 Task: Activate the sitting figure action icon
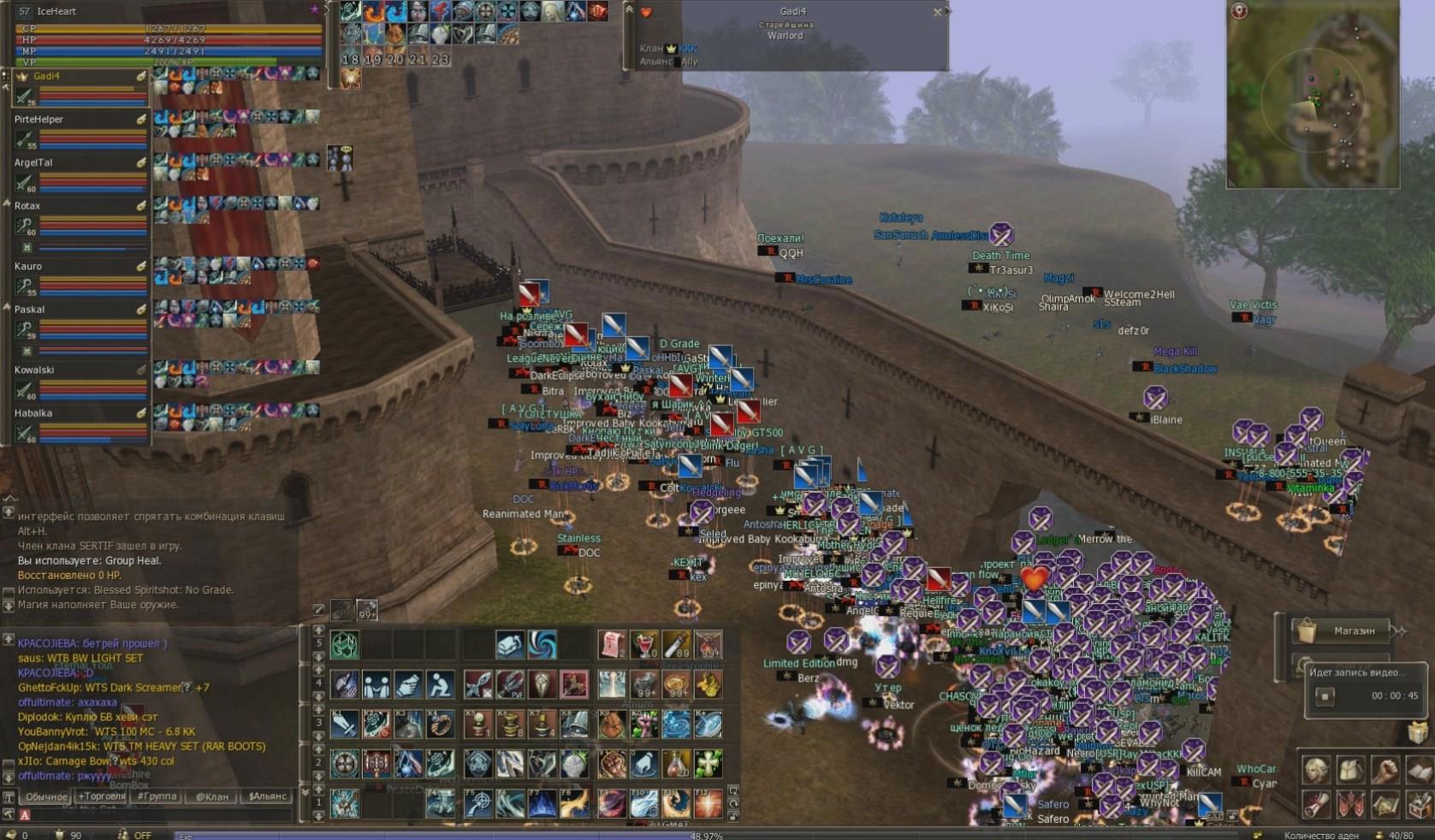pyautogui.click(x=440, y=684)
